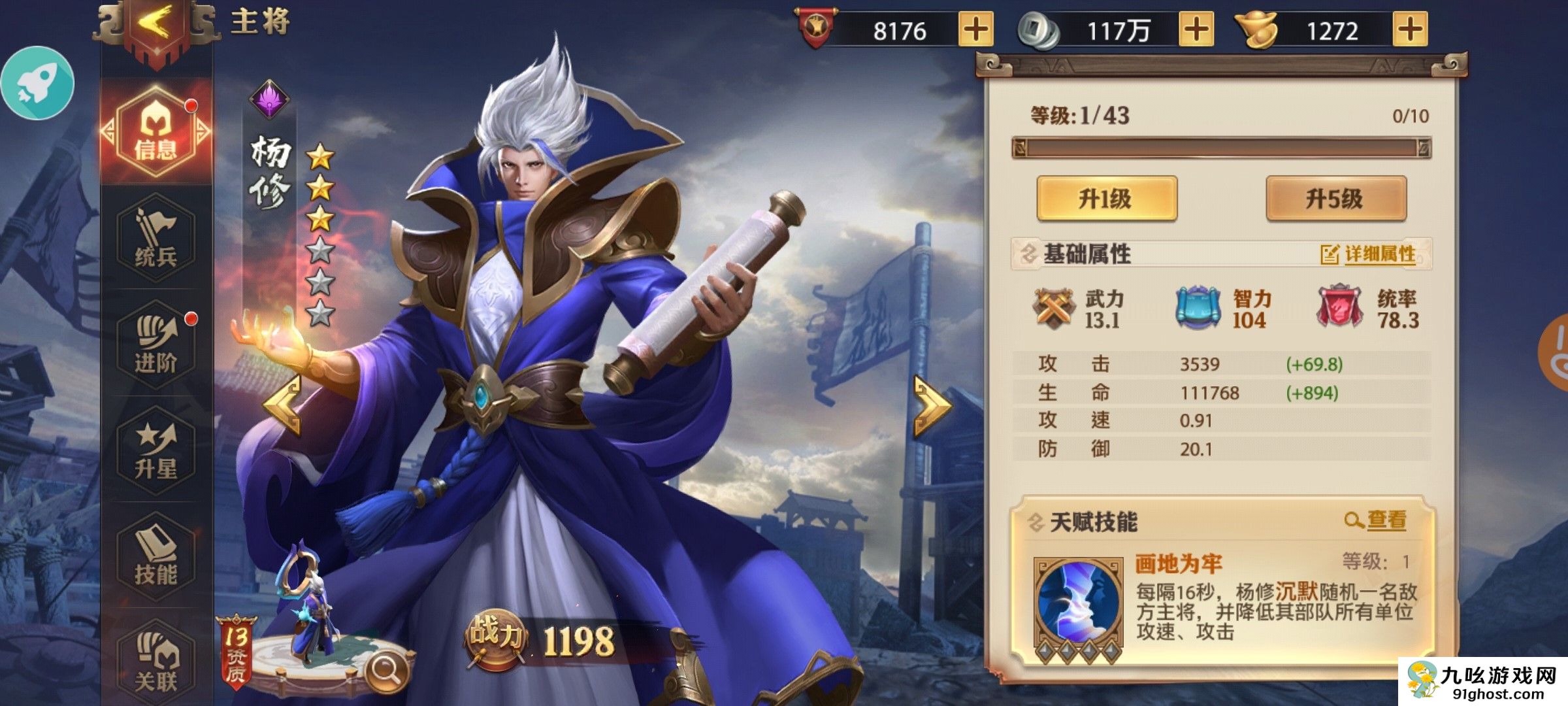Show the previous hero with left arrow

(x=284, y=405)
